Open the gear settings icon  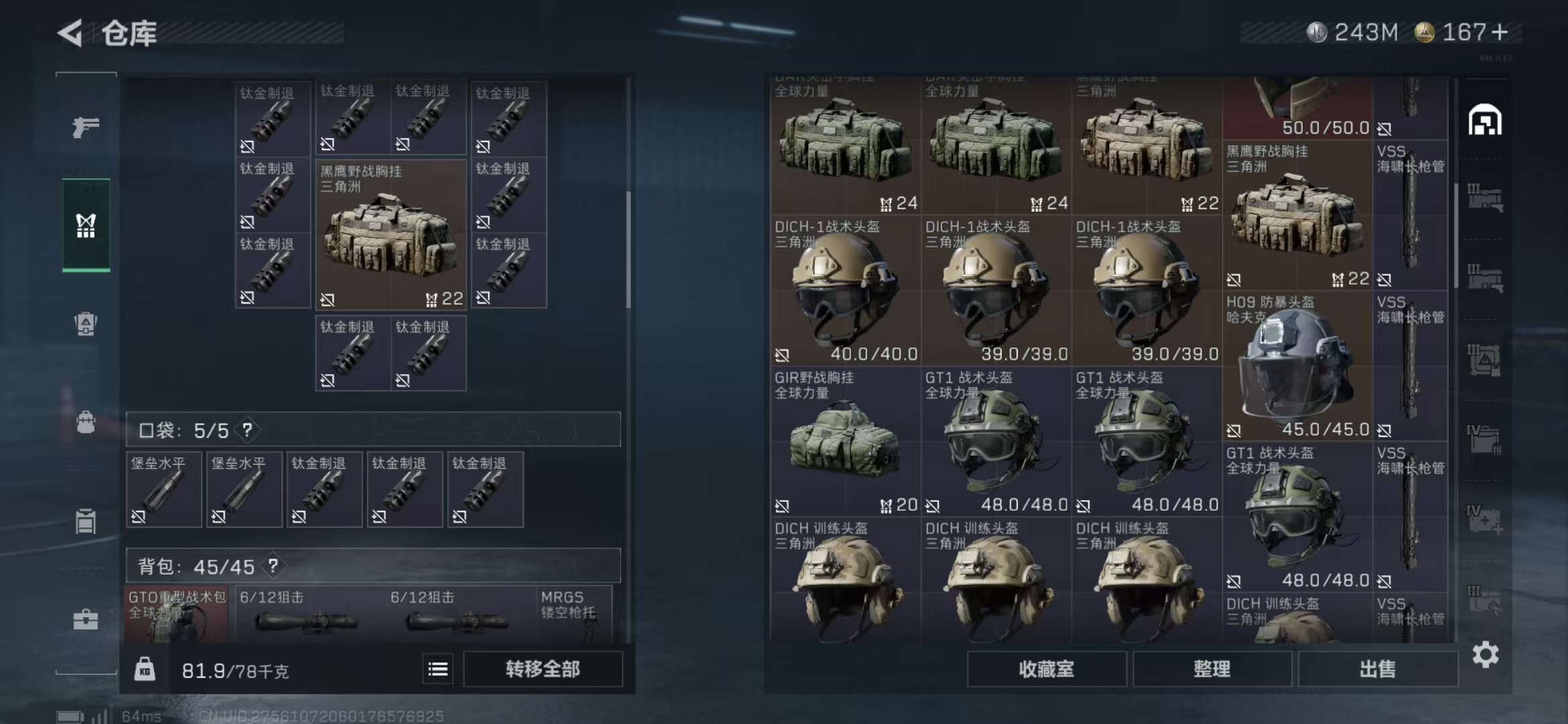coord(1485,654)
